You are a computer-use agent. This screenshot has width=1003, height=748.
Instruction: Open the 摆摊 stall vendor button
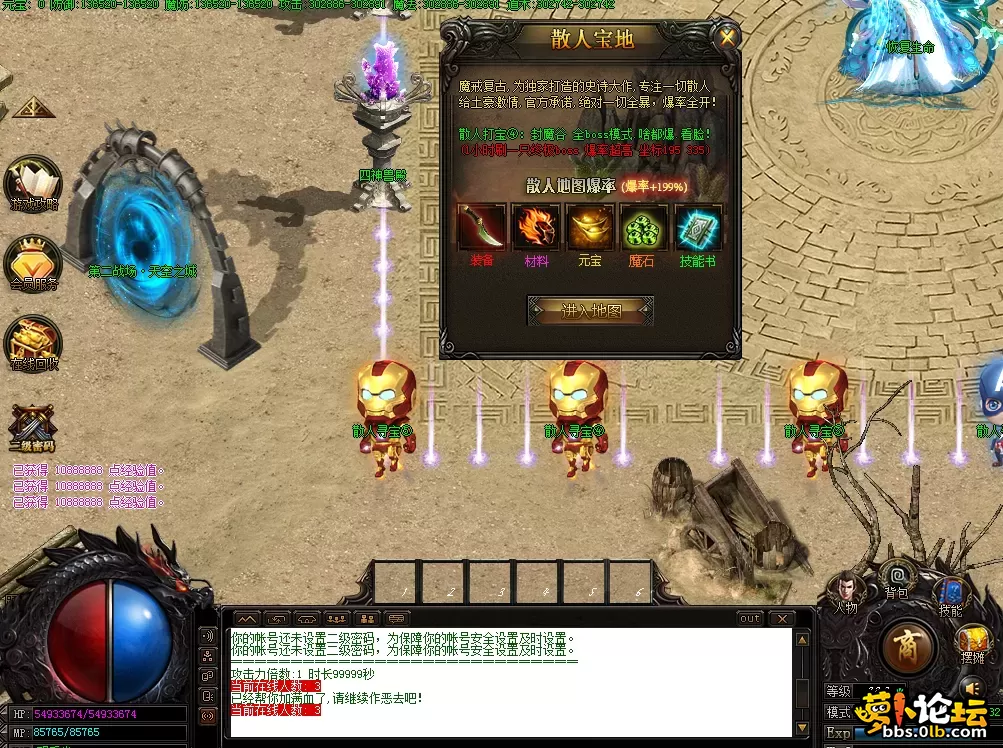click(972, 644)
